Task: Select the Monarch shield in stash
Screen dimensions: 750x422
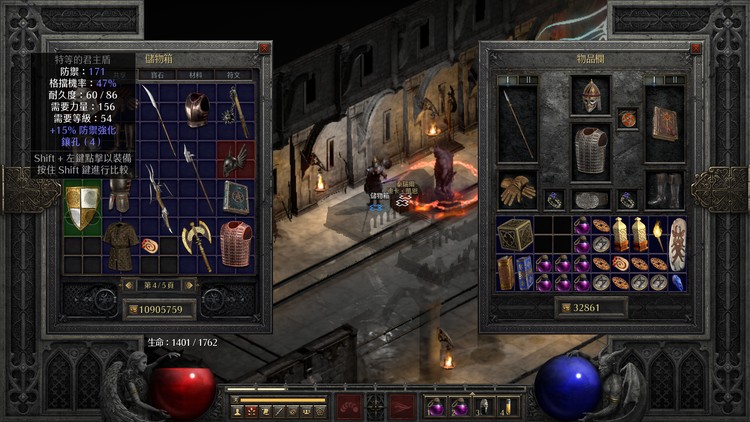Action: click(x=83, y=208)
